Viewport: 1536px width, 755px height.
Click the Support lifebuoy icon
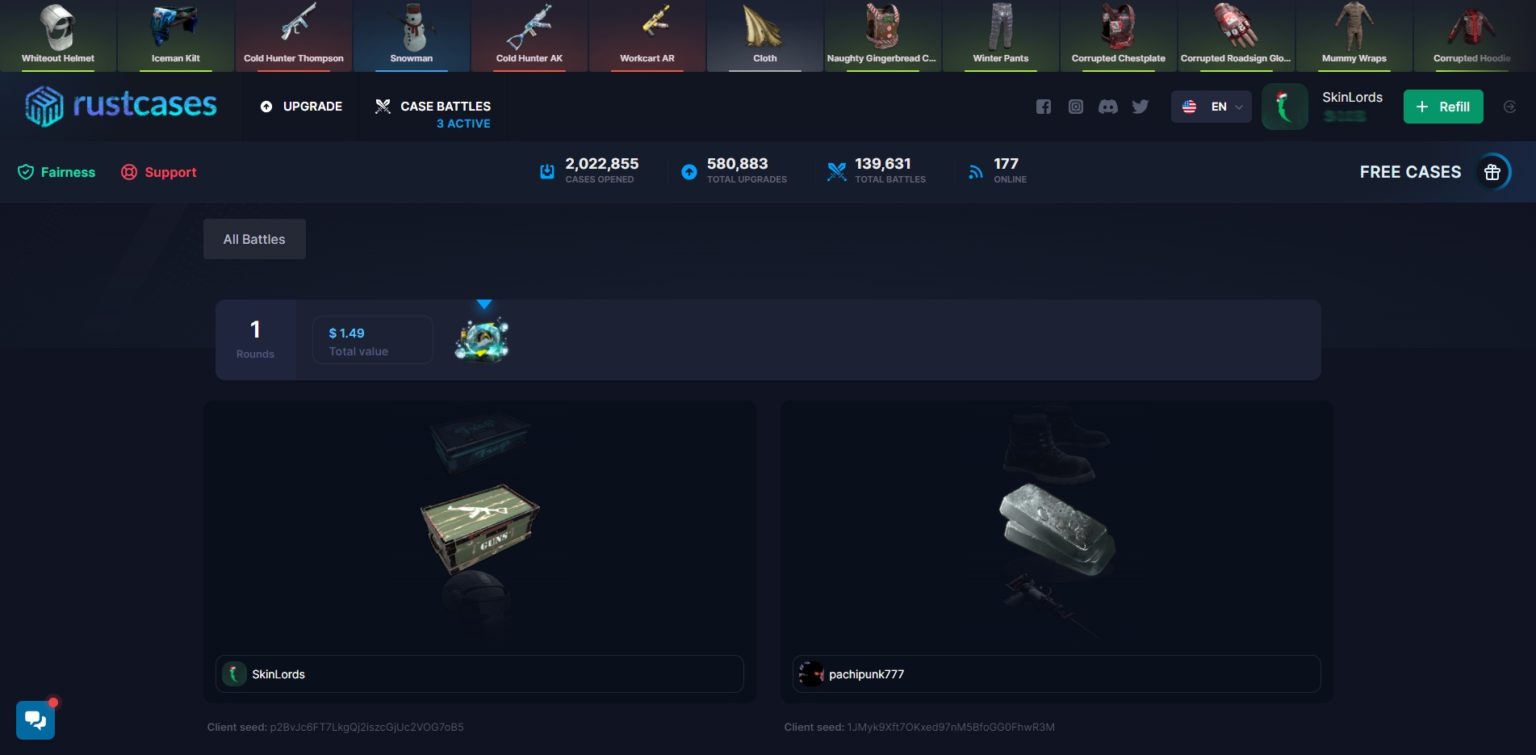click(129, 171)
